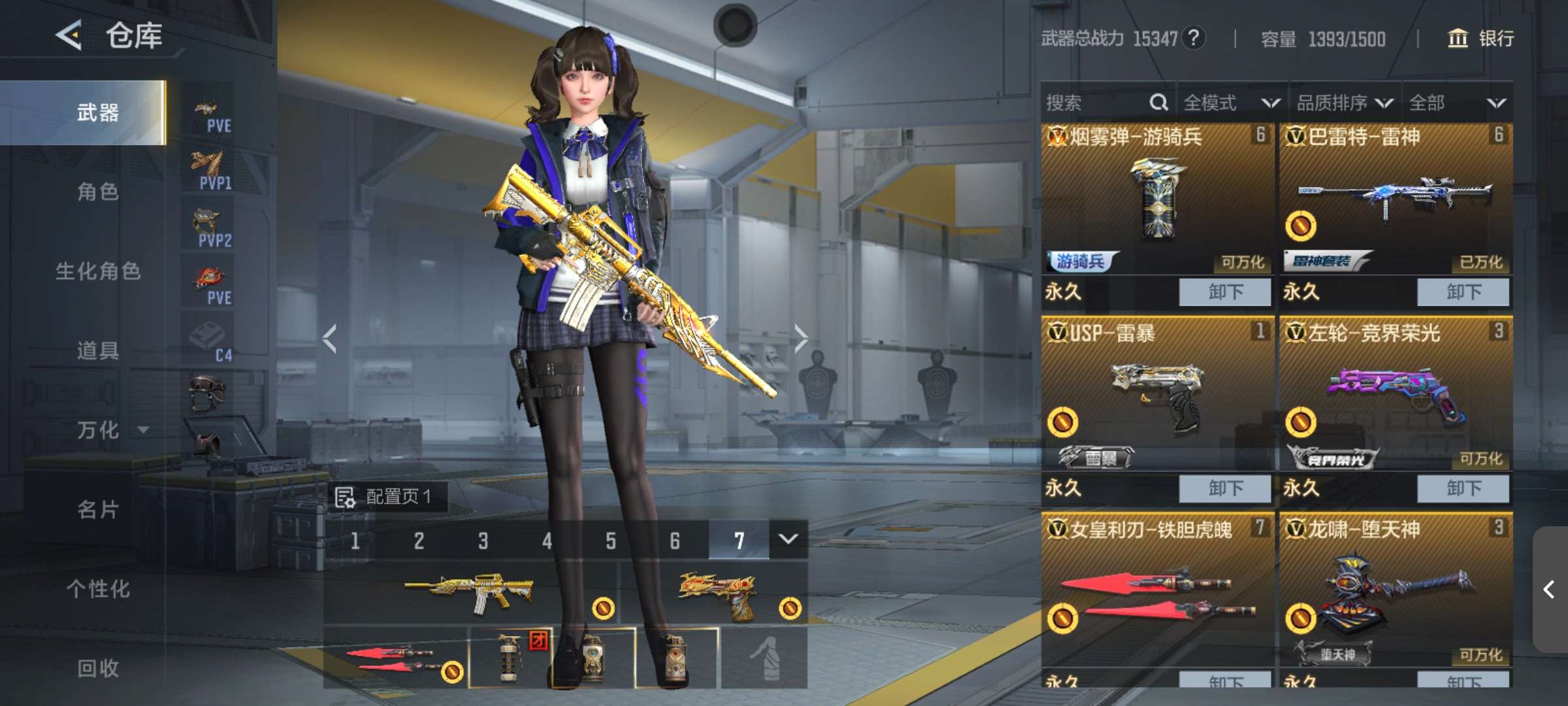Viewport: 1568px width, 706px height.
Task: Select the PVP1 loadout preset
Action: (209, 170)
